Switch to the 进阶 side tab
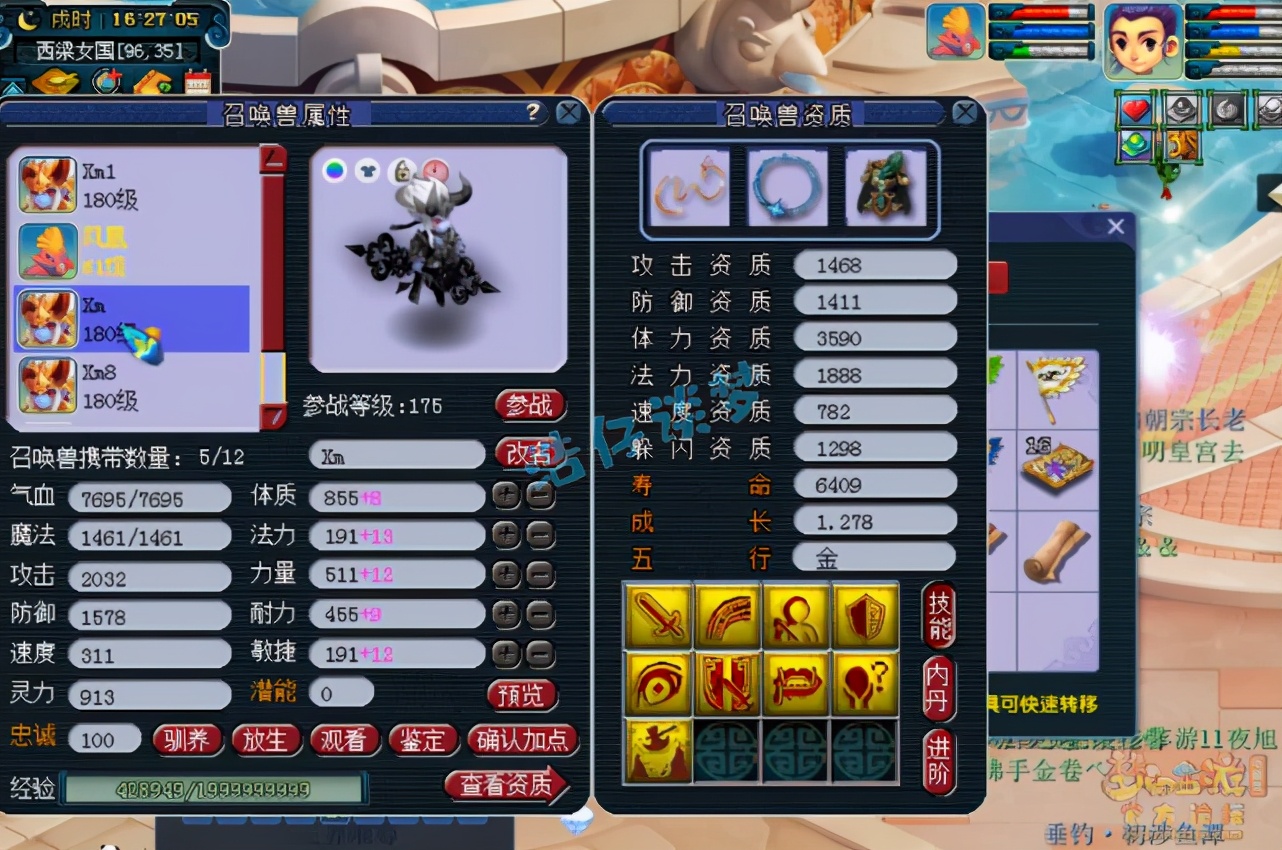 pyautogui.click(x=937, y=758)
